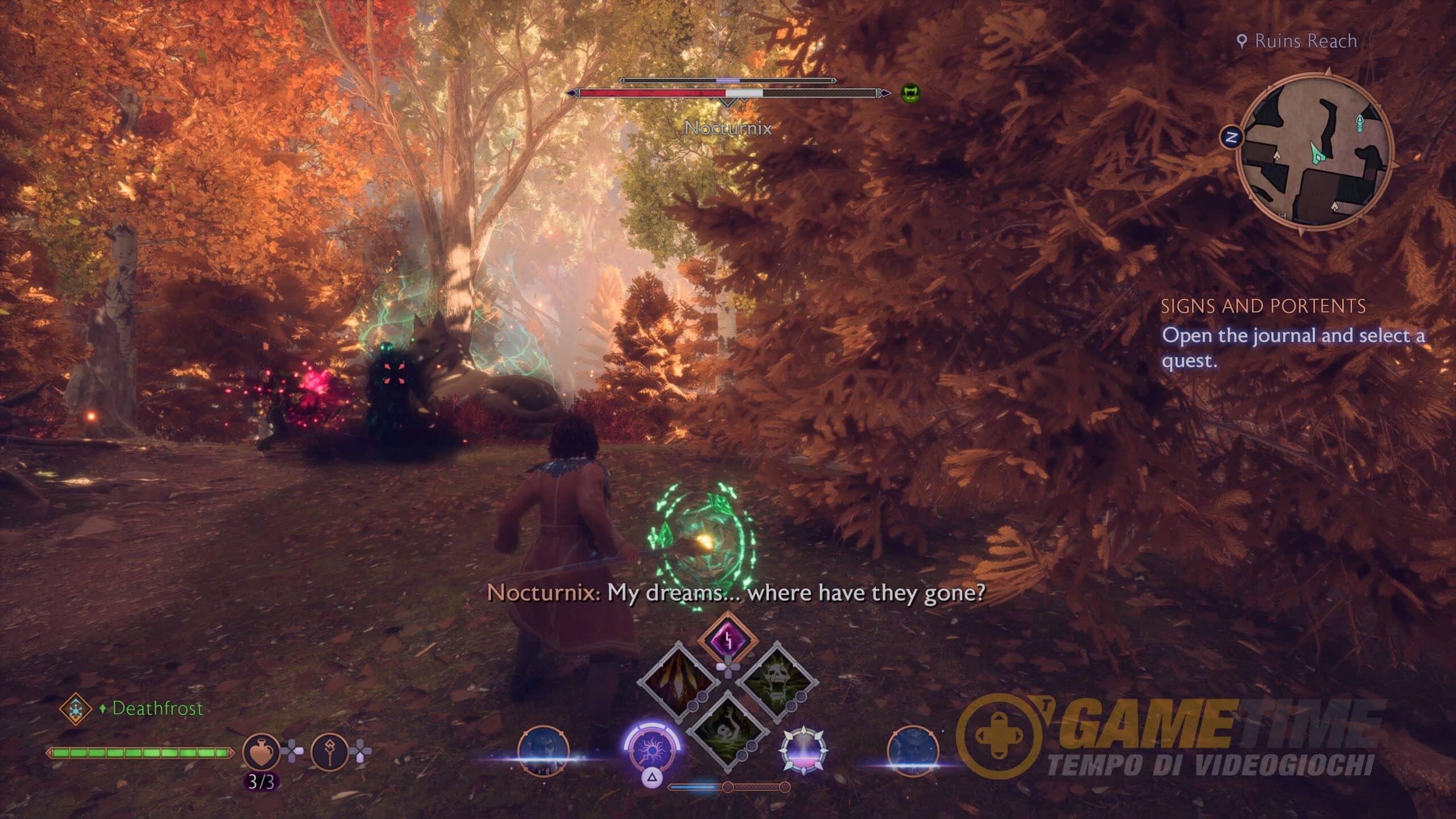Click the green enemy type icon by Nocturnix's bar
Screen dimensions: 1456x819
click(910, 92)
